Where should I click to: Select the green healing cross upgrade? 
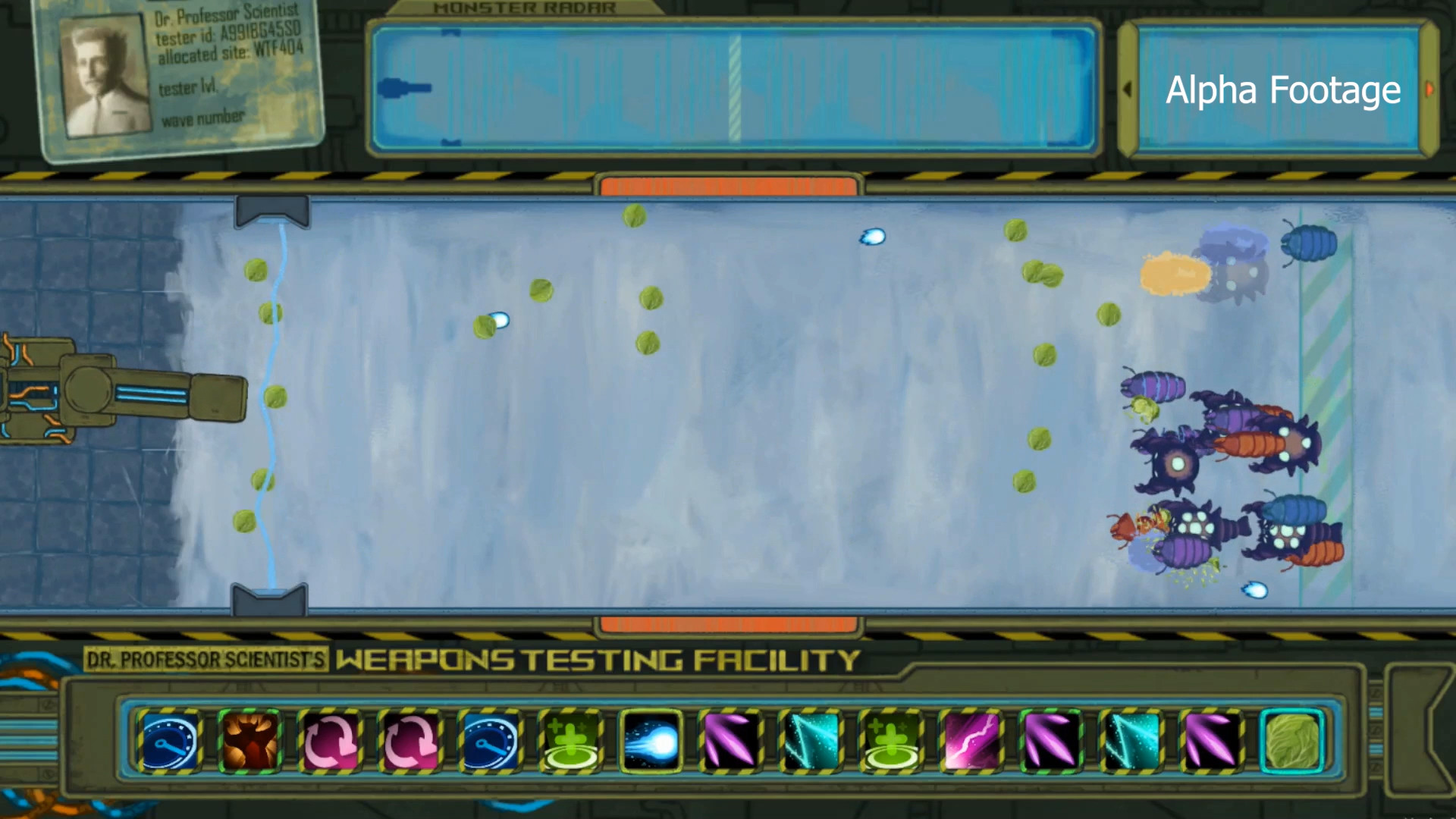(x=572, y=739)
